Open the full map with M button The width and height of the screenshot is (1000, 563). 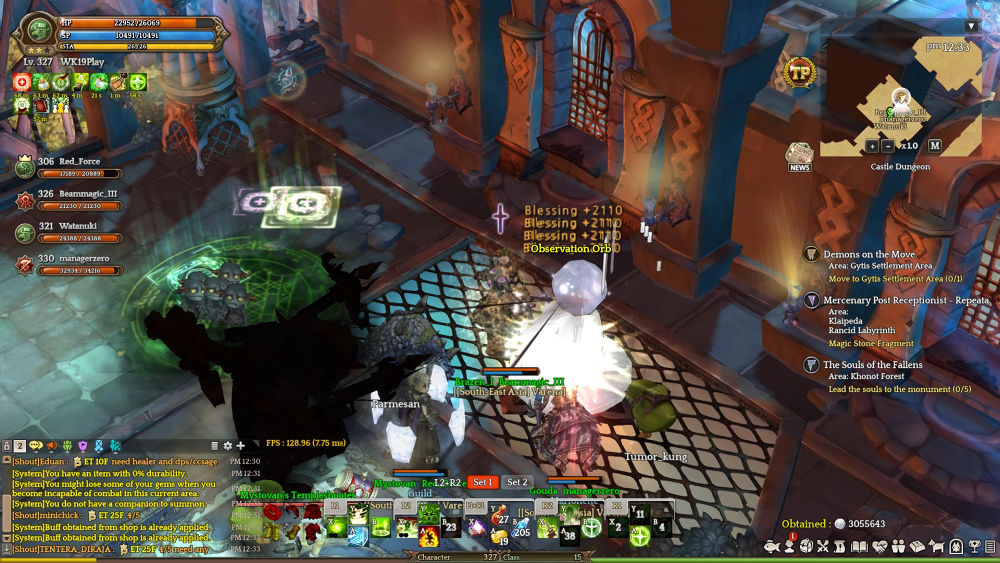tap(935, 146)
